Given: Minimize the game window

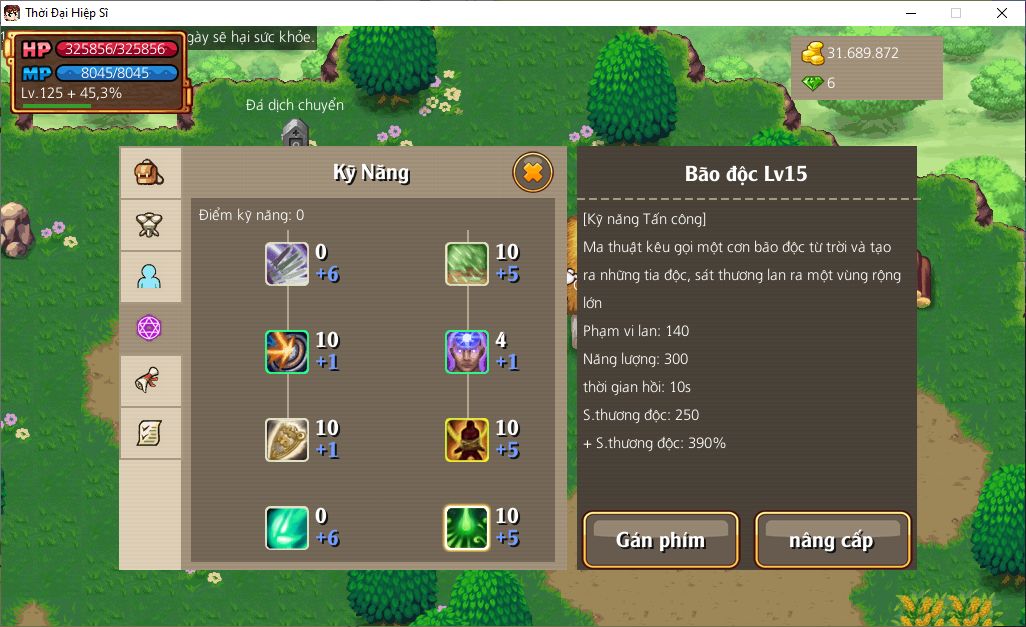Looking at the screenshot, I should point(910,13).
